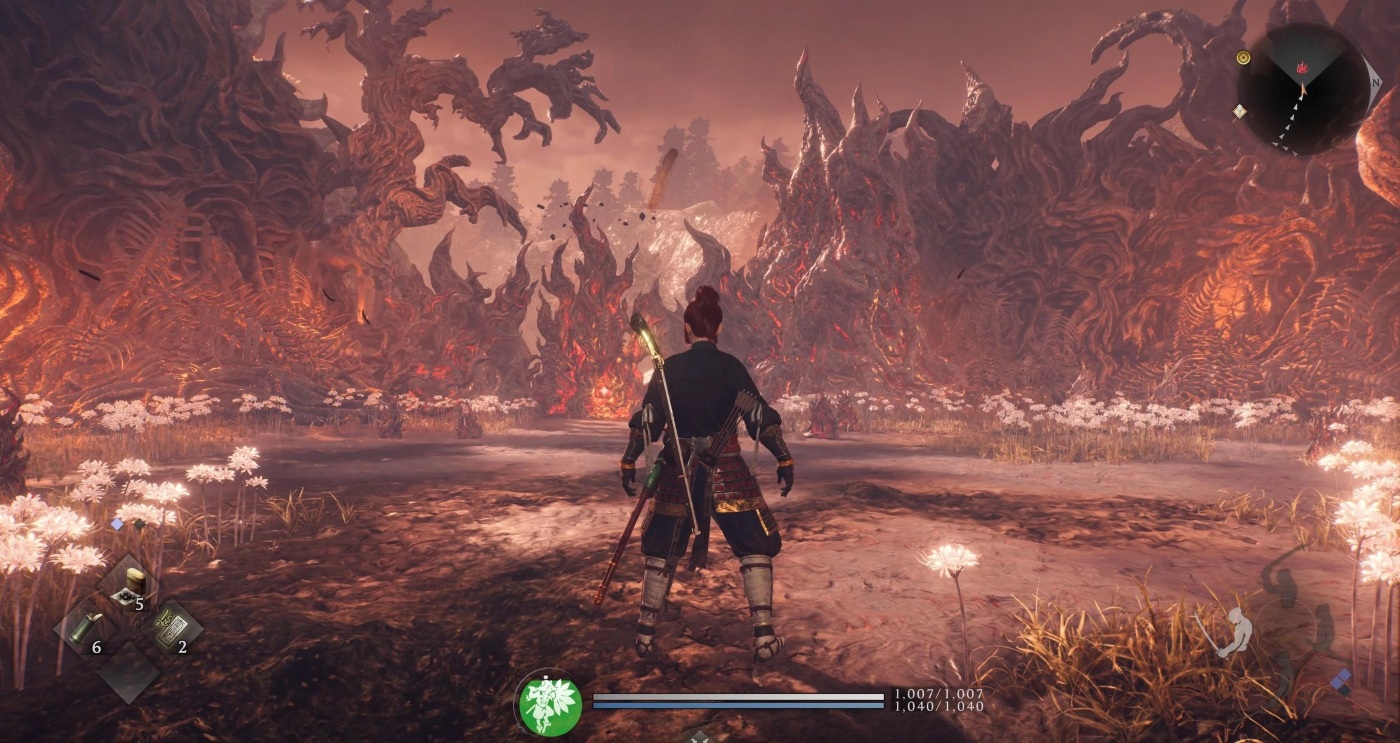This screenshot has width=1400, height=743.
Task: Click the yellow objective circle beside the minimap
Action: pos(1243,57)
